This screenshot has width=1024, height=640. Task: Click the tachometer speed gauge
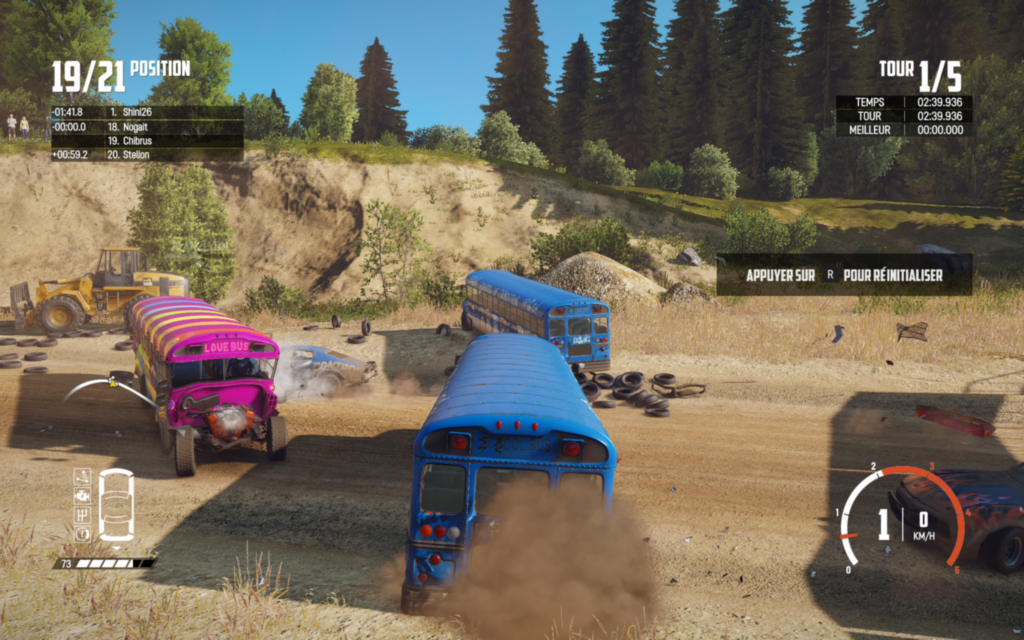pyautogui.click(x=900, y=520)
